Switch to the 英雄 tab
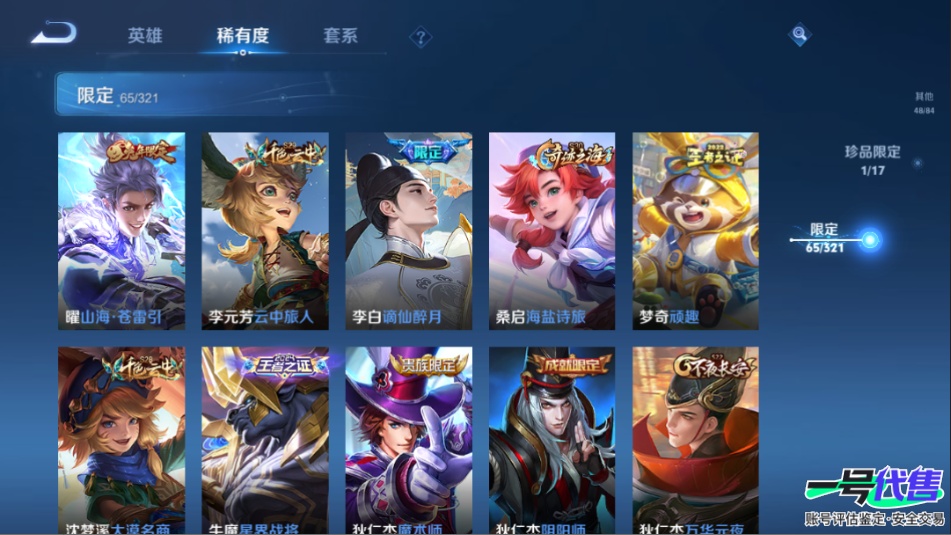The height and width of the screenshot is (535, 951). pos(145,36)
